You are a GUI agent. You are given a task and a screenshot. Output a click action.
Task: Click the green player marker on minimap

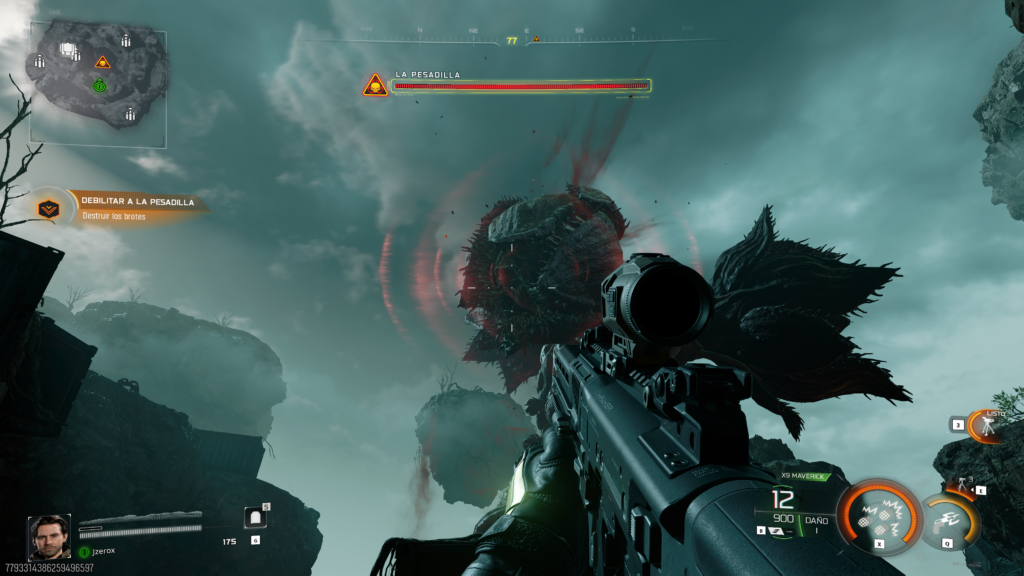100,86
